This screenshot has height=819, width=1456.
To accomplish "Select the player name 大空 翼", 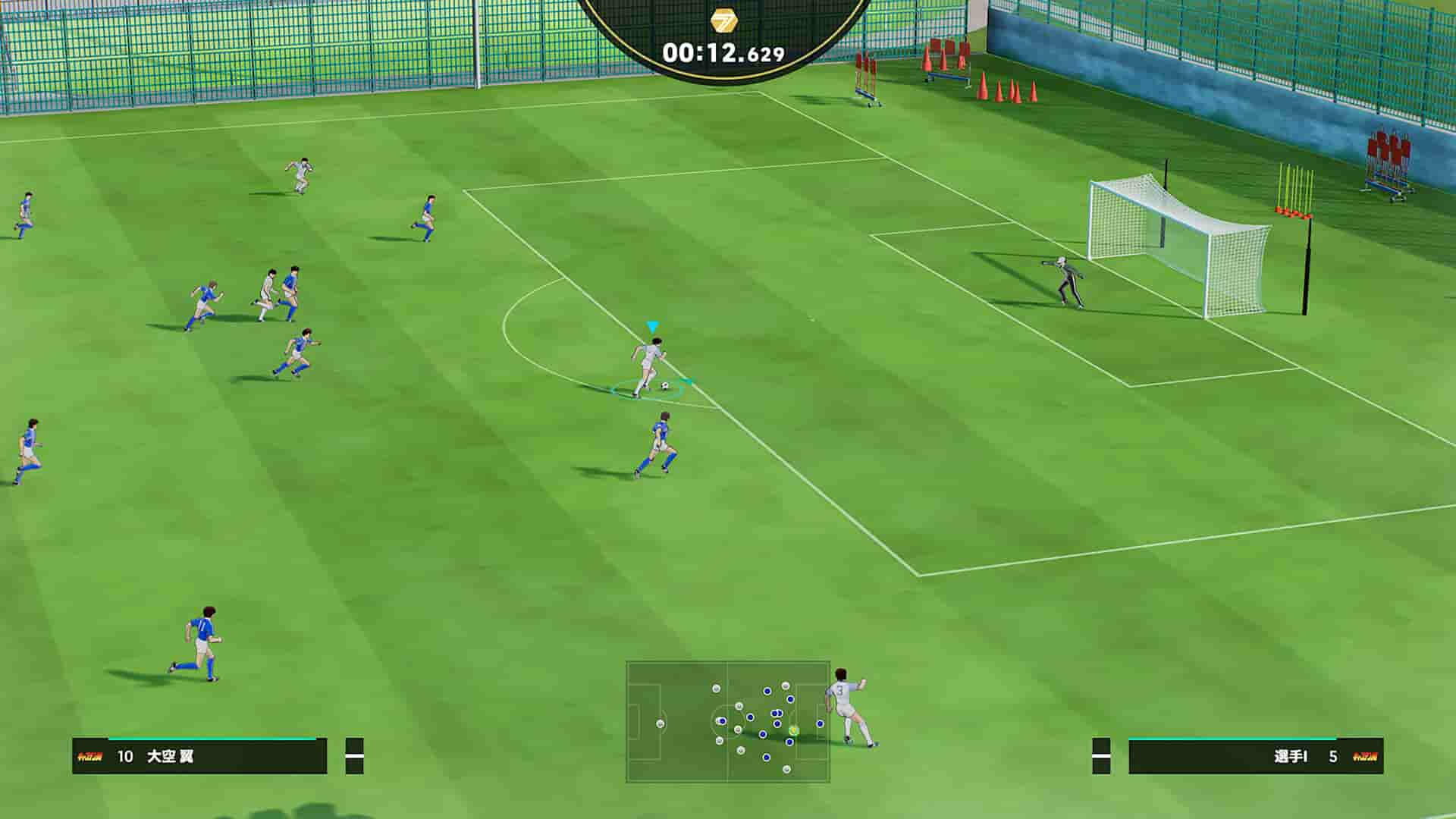I will 169,755.
